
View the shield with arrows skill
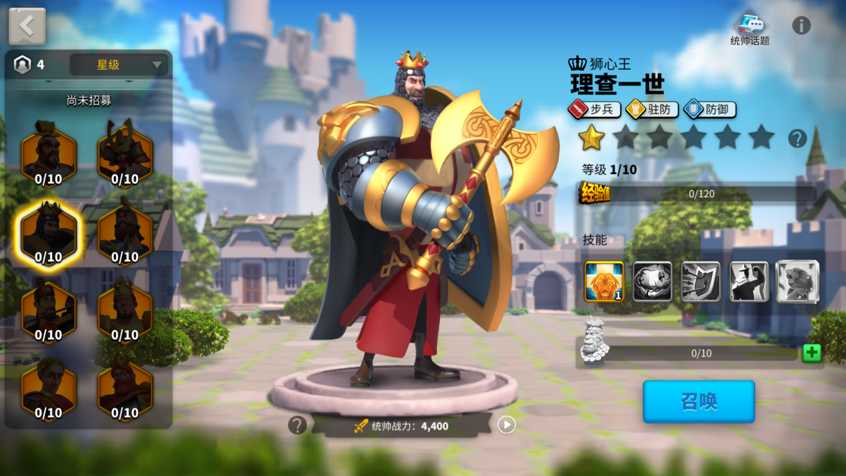pyautogui.click(x=700, y=282)
